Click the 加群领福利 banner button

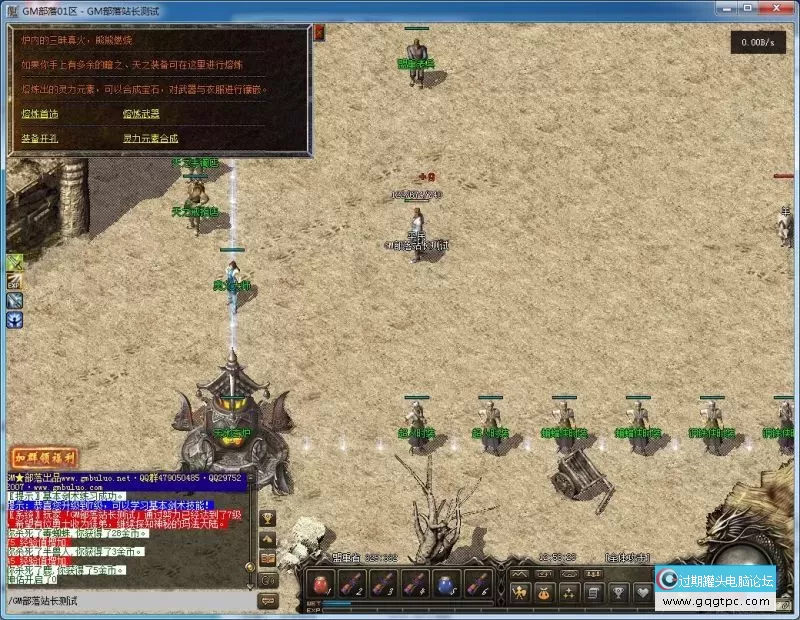coord(45,456)
